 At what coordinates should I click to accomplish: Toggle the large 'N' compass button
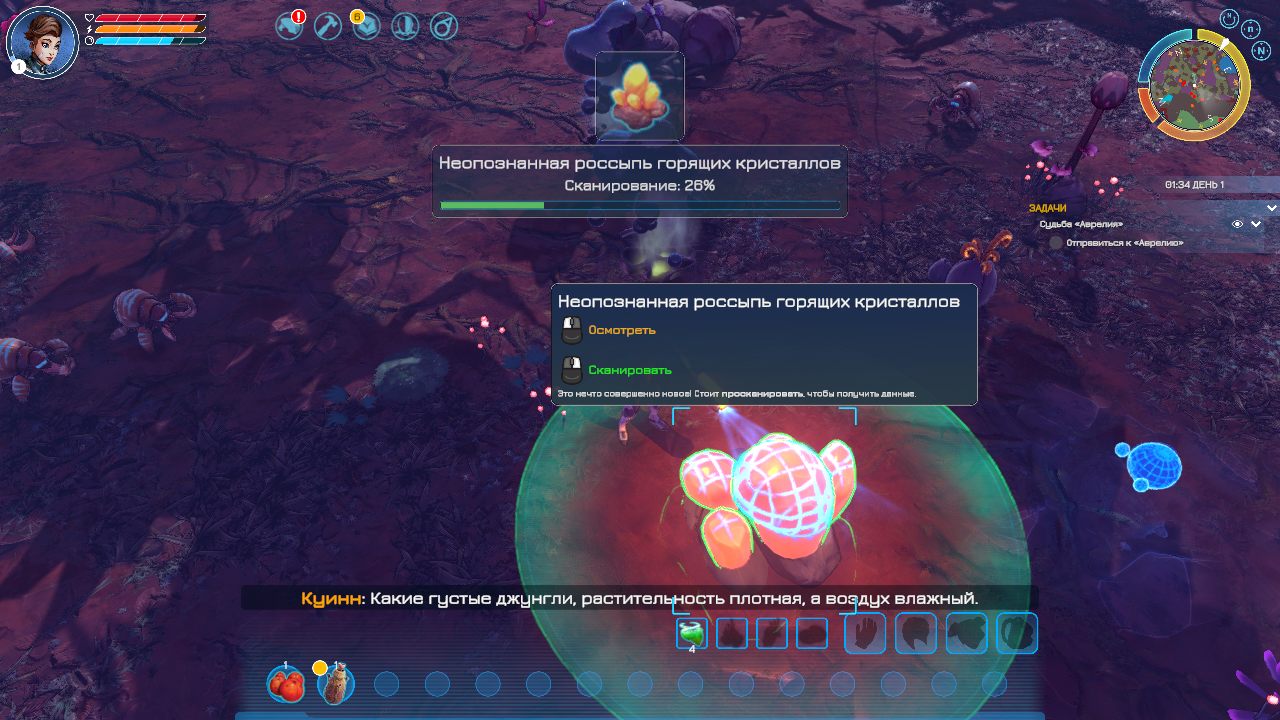point(1261,50)
